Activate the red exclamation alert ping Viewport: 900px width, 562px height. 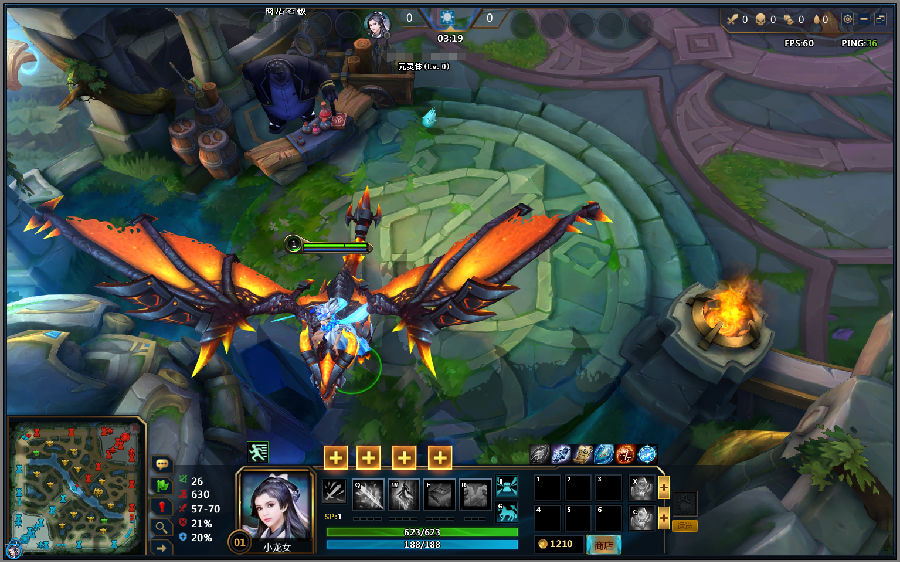pos(162,507)
